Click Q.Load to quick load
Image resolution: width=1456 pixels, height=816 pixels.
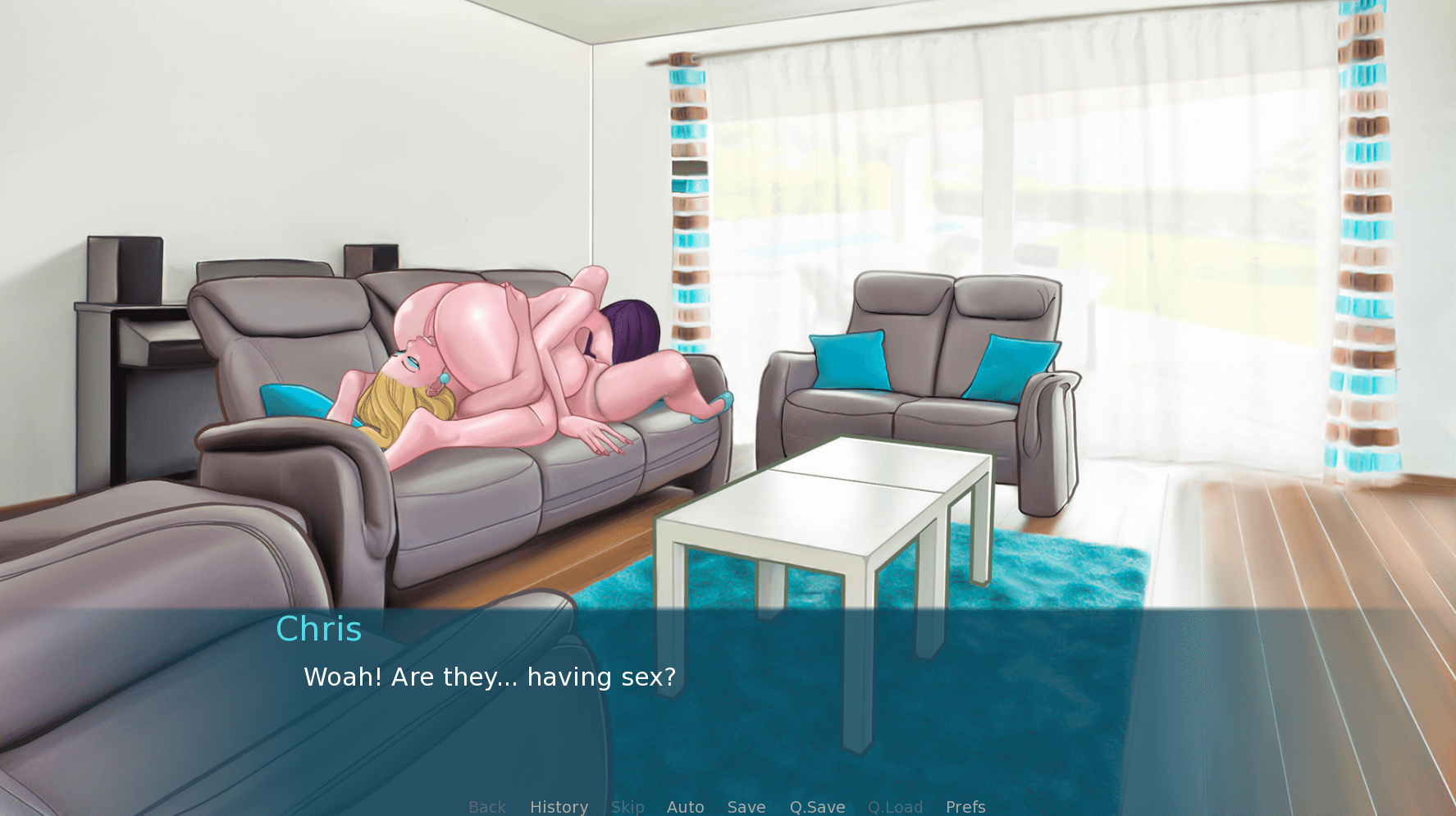click(x=895, y=807)
